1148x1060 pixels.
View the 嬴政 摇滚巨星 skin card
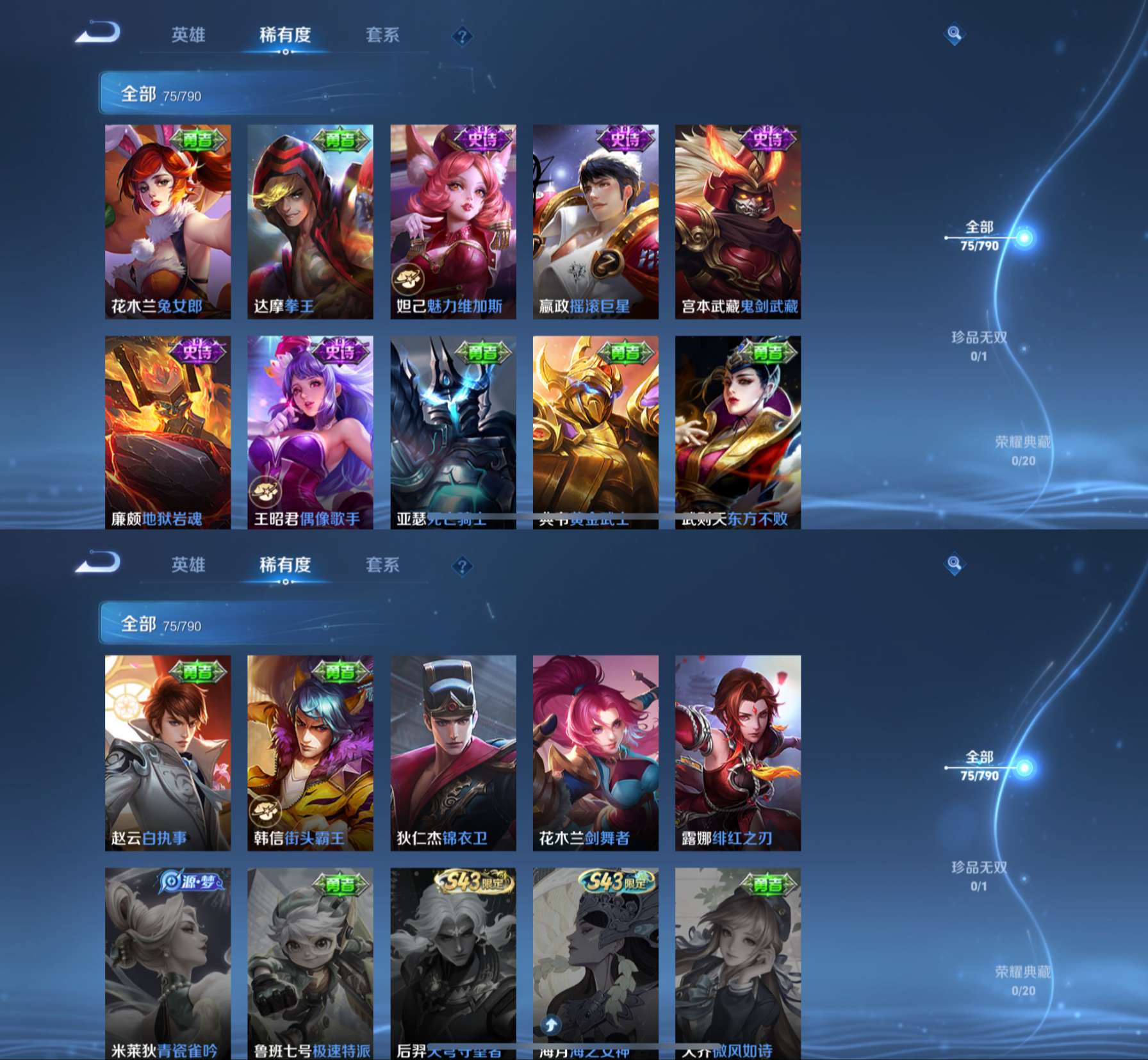click(595, 221)
